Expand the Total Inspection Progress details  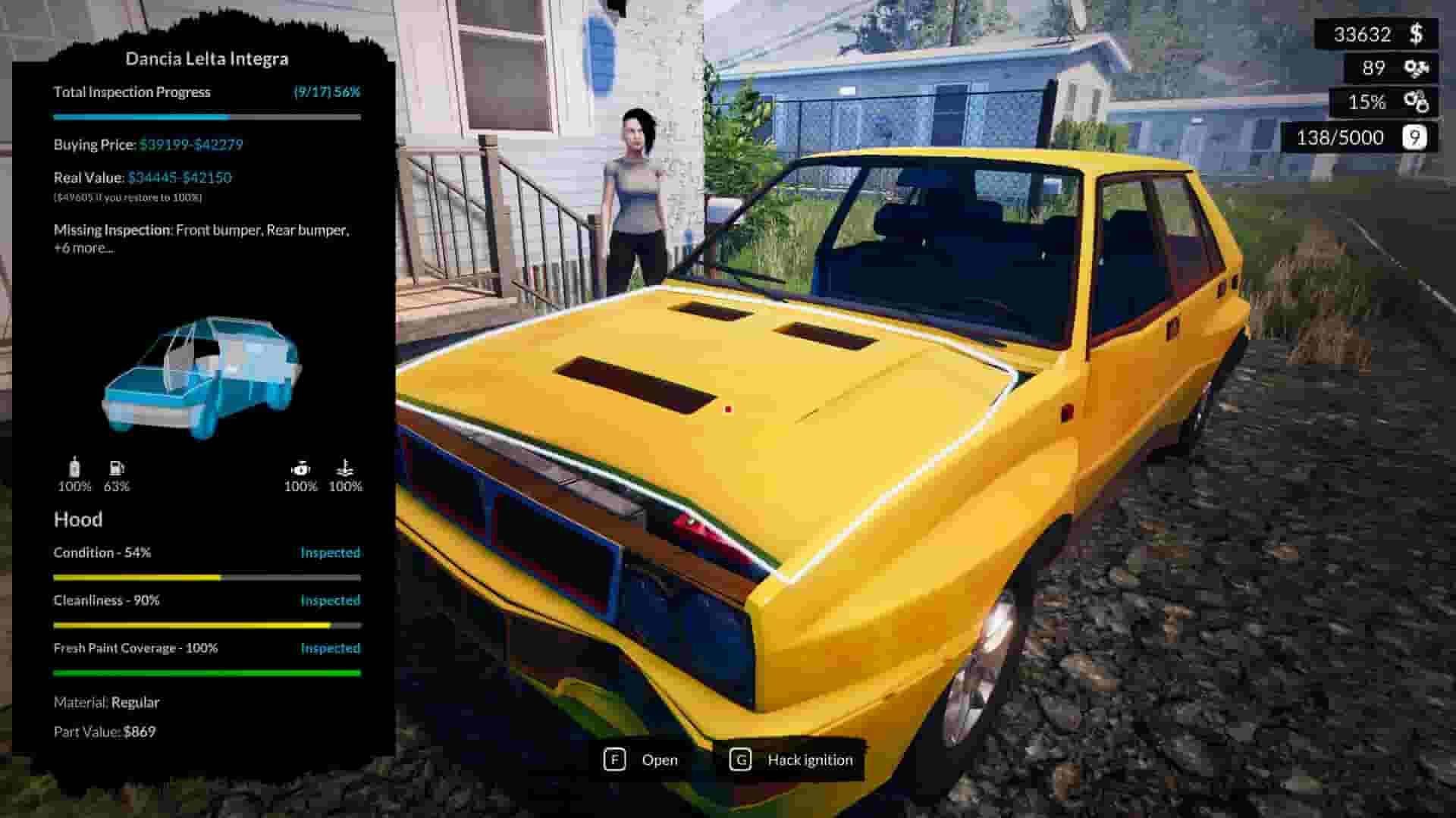coord(131,92)
